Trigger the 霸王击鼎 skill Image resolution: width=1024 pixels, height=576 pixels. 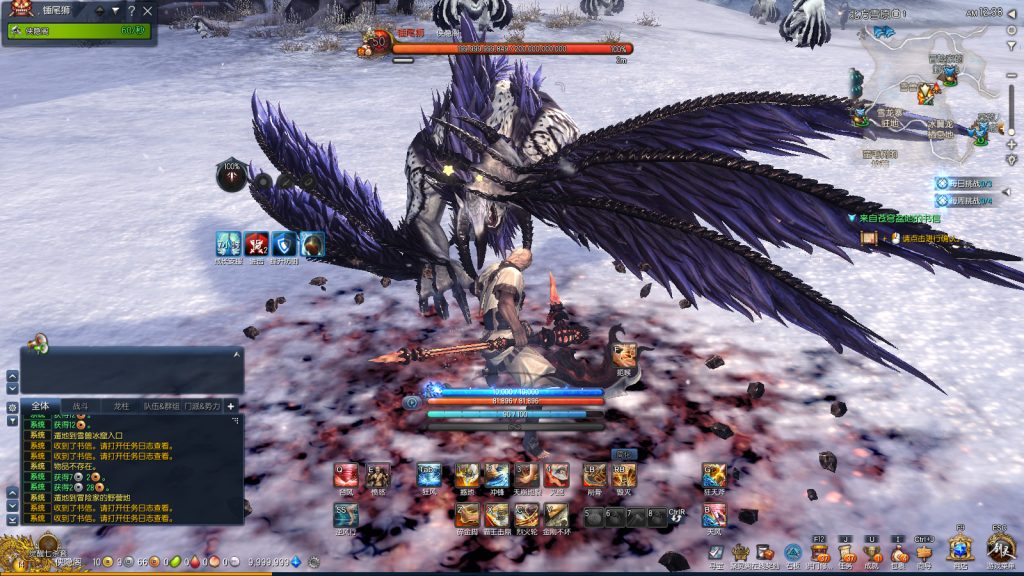point(497,515)
